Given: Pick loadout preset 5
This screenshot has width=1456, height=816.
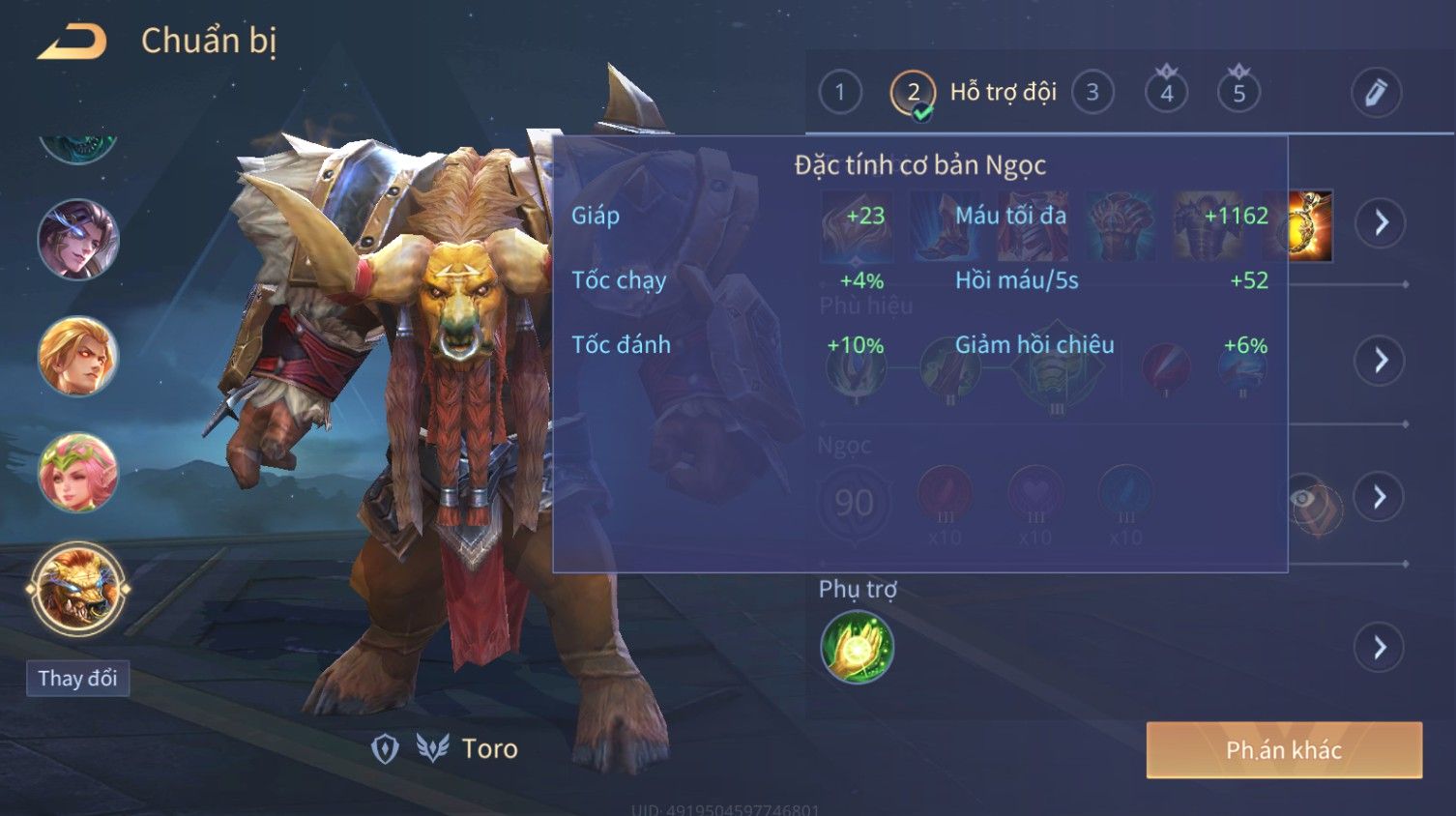Looking at the screenshot, I should (x=1238, y=93).
